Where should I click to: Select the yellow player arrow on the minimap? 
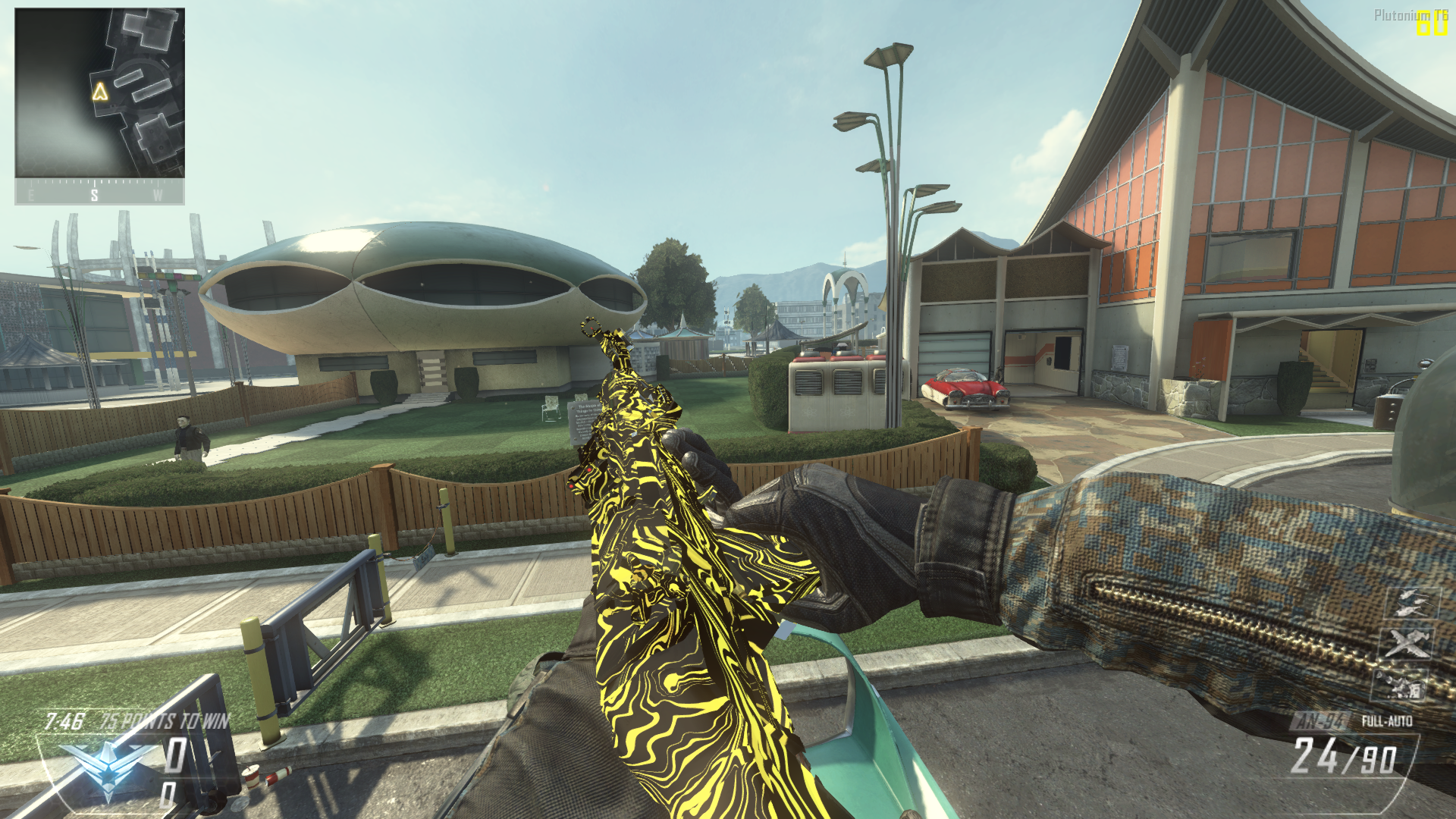[x=99, y=93]
